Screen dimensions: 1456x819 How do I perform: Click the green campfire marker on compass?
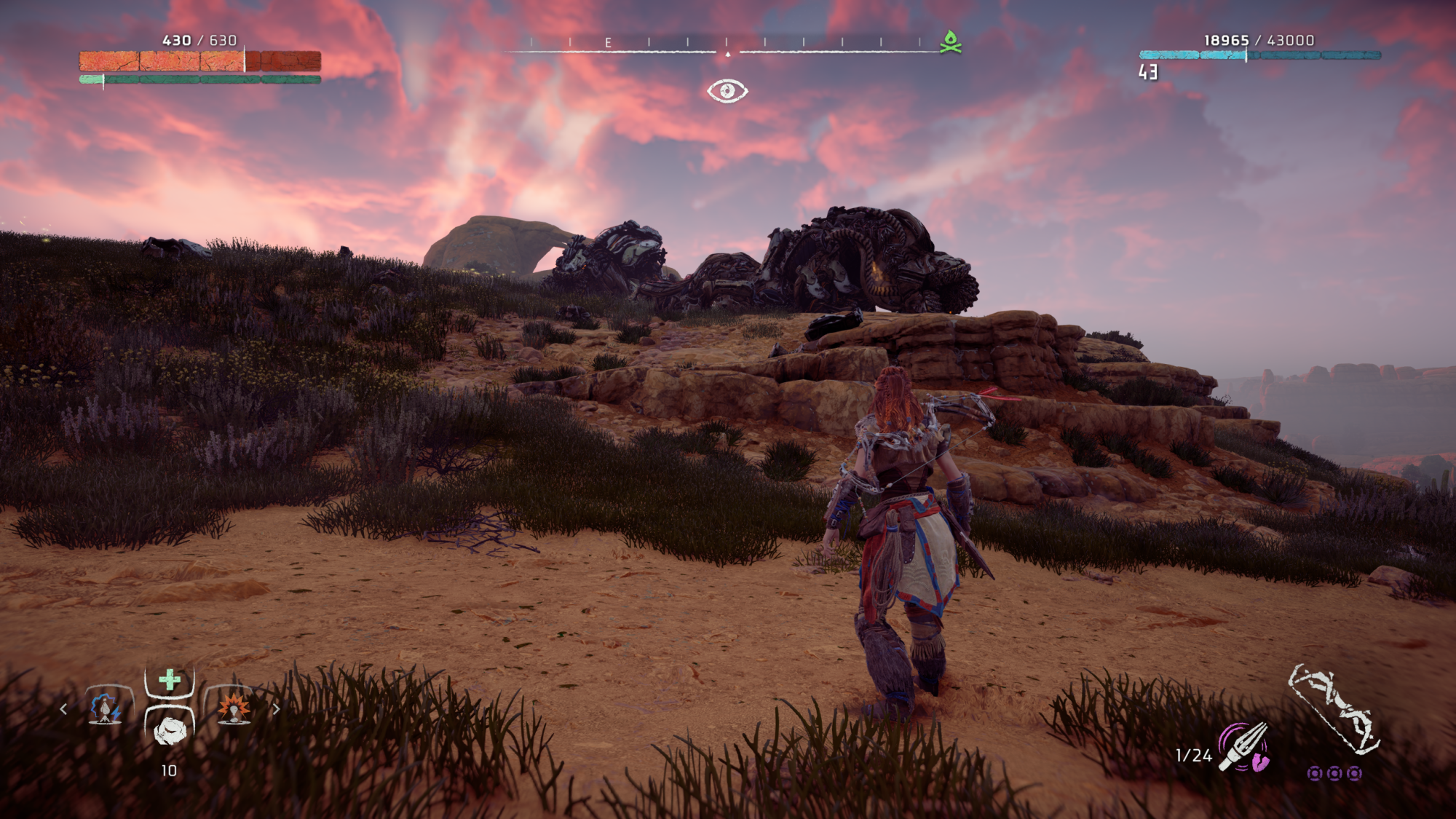pos(950,42)
